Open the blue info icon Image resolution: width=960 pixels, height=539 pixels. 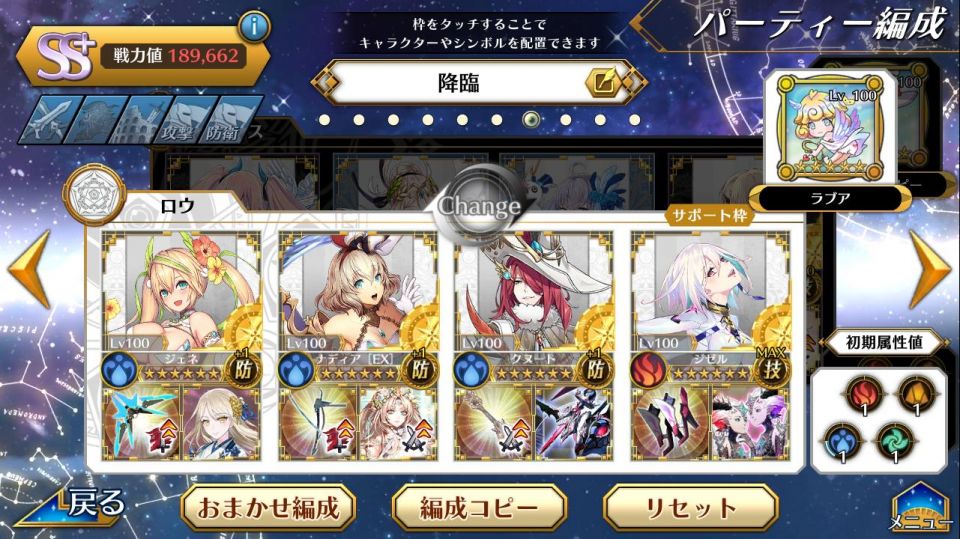point(255,27)
